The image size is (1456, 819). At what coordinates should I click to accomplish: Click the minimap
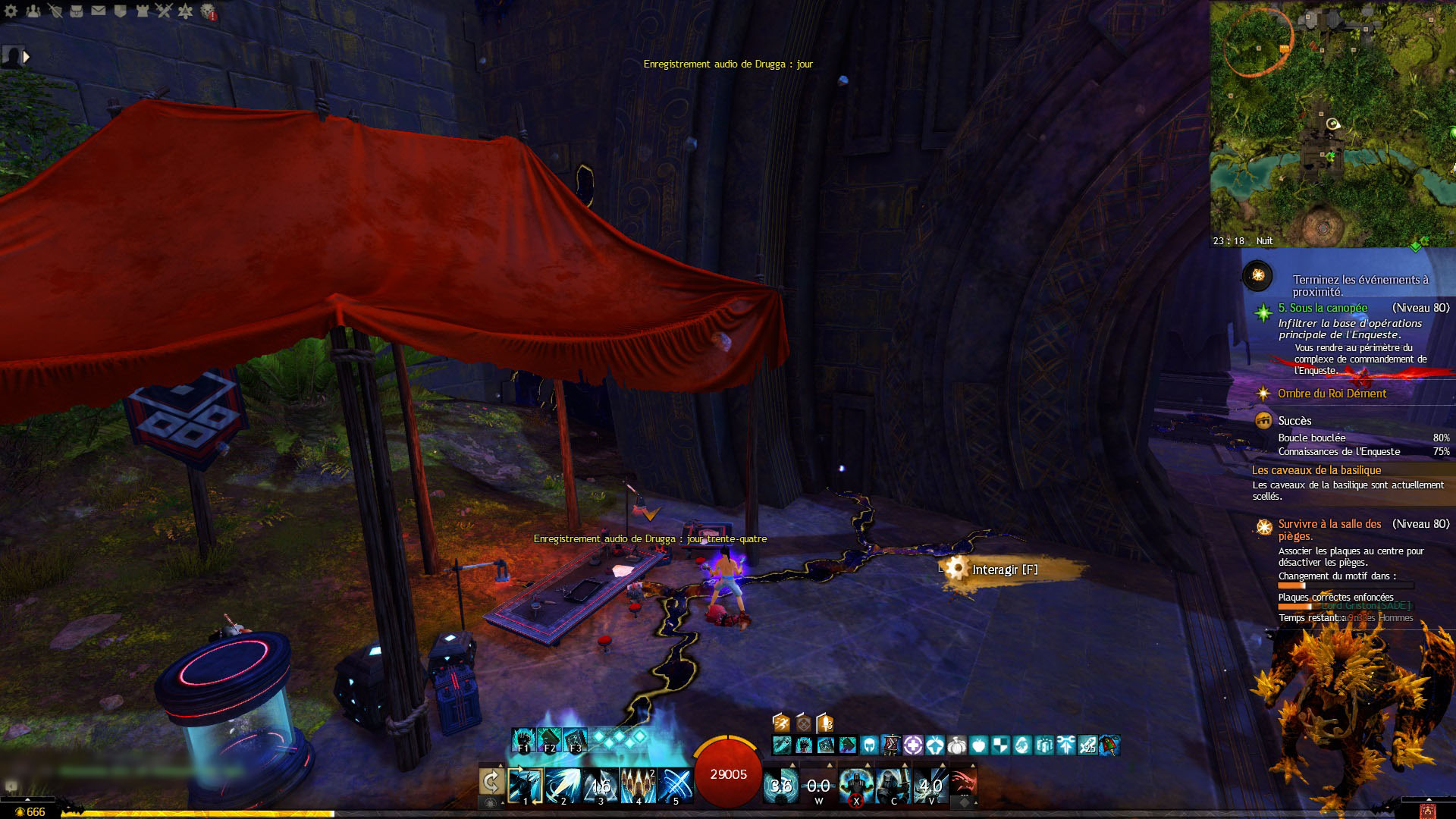(x=1332, y=121)
